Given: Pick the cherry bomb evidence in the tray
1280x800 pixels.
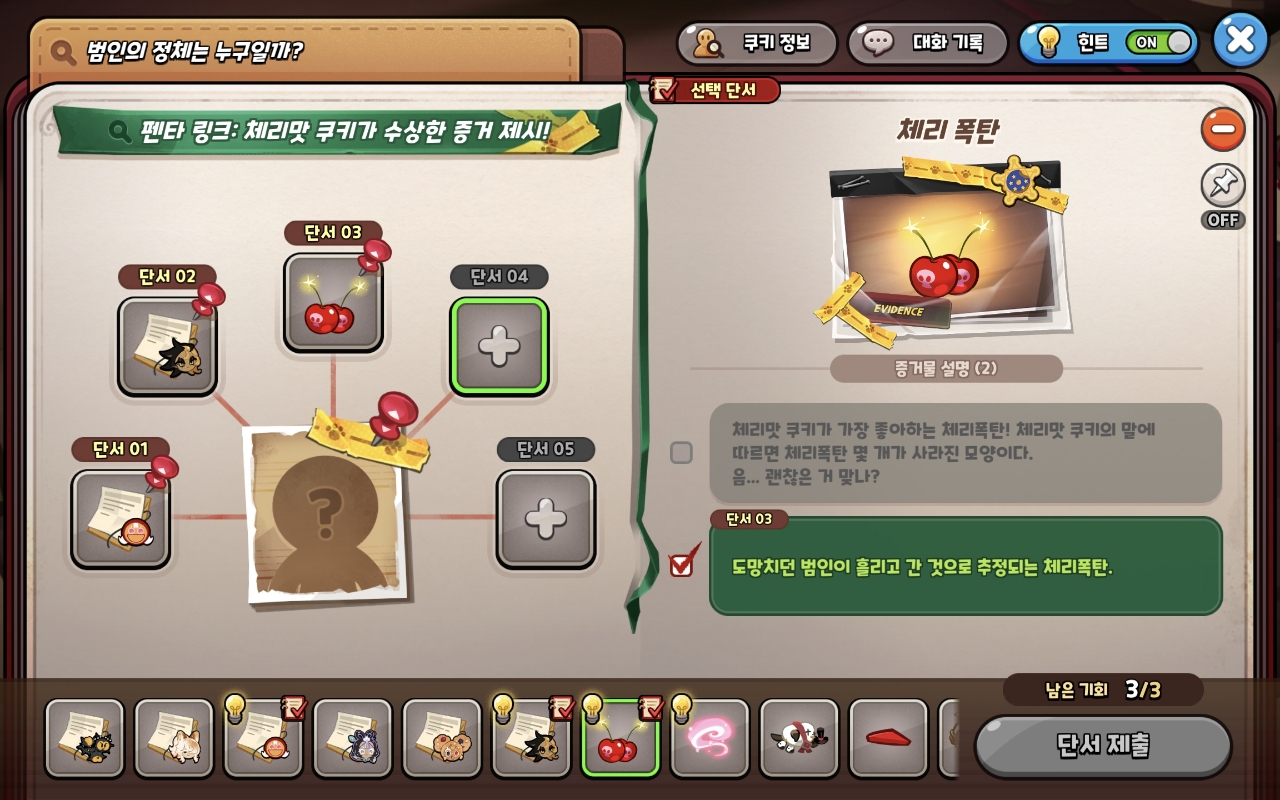Looking at the screenshot, I should tap(620, 738).
